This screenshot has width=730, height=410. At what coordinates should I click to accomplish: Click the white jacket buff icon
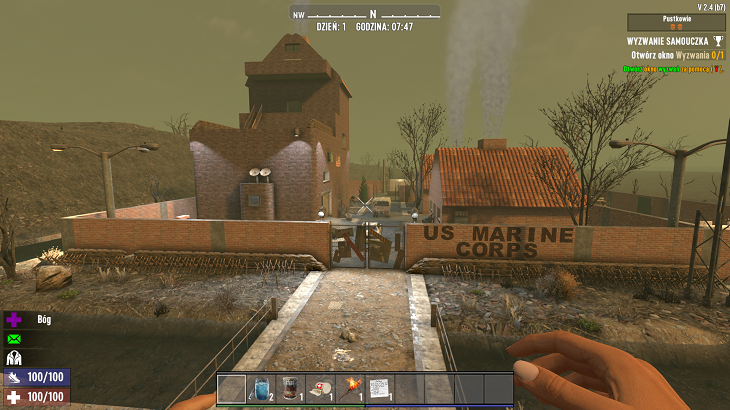pyautogui.click(x=15, y=358)
